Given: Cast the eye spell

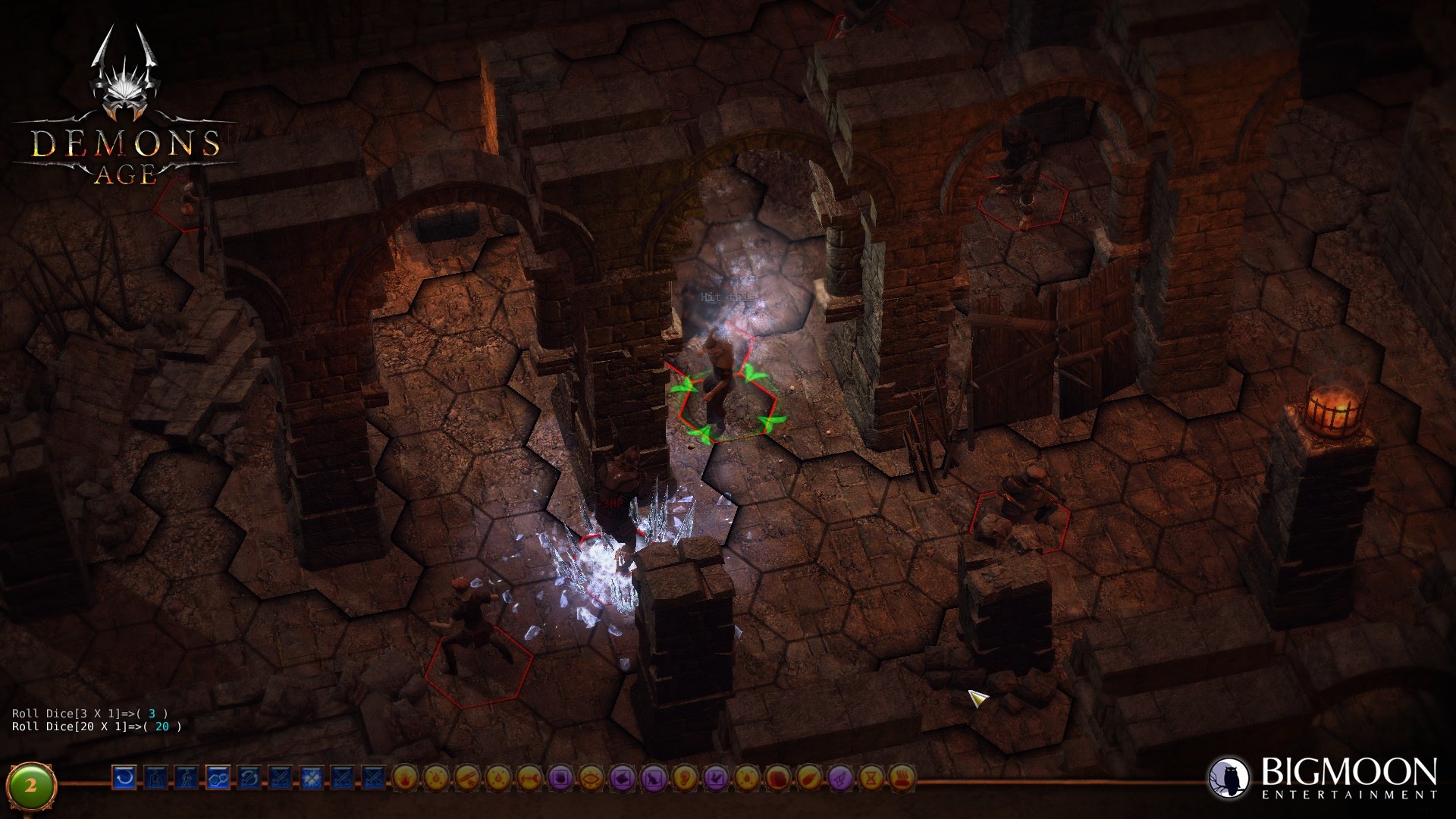Looking at the screenshot, I should (591, 777).
